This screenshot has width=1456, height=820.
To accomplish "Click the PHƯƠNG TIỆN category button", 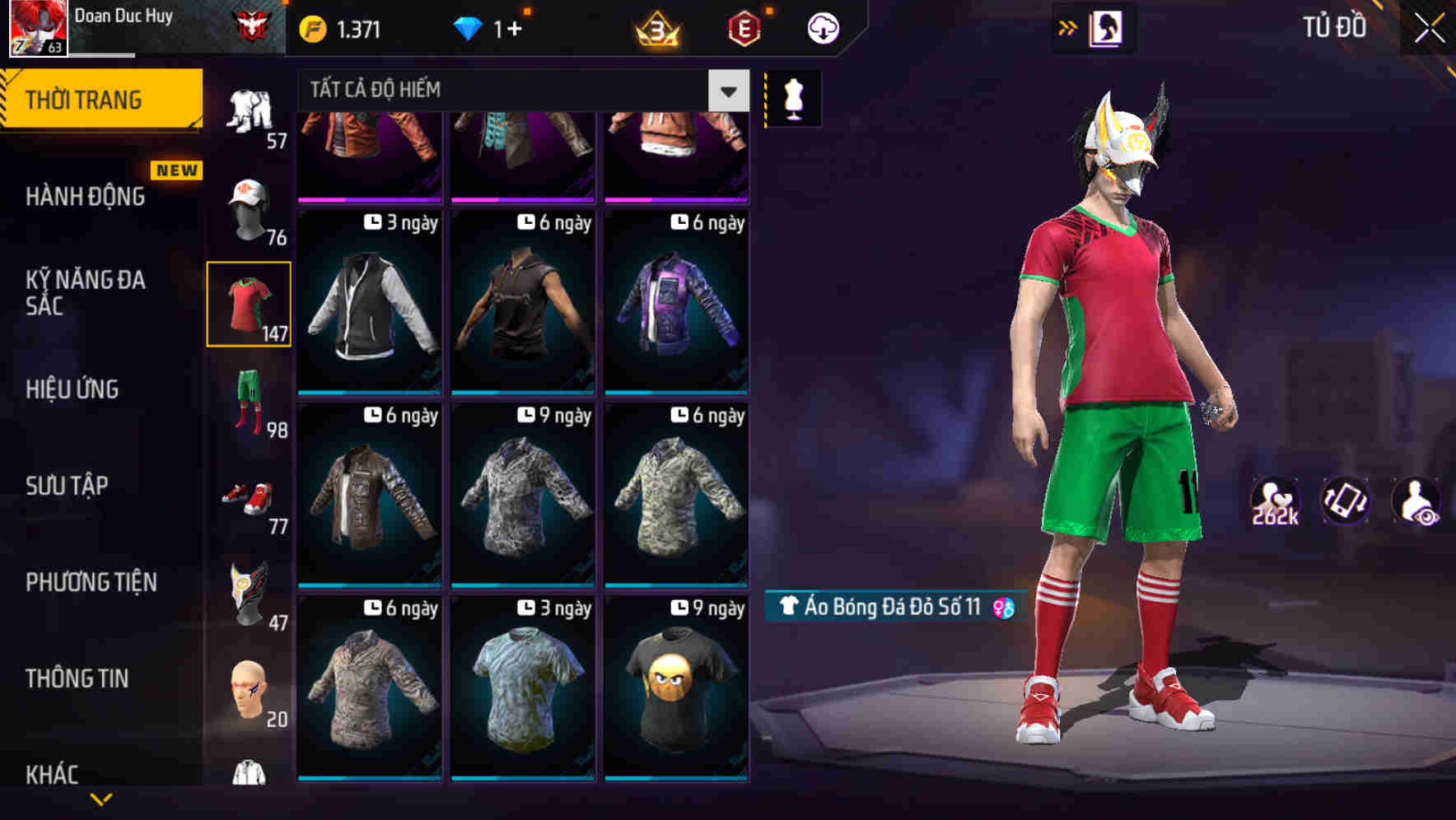I will (91, 582).
